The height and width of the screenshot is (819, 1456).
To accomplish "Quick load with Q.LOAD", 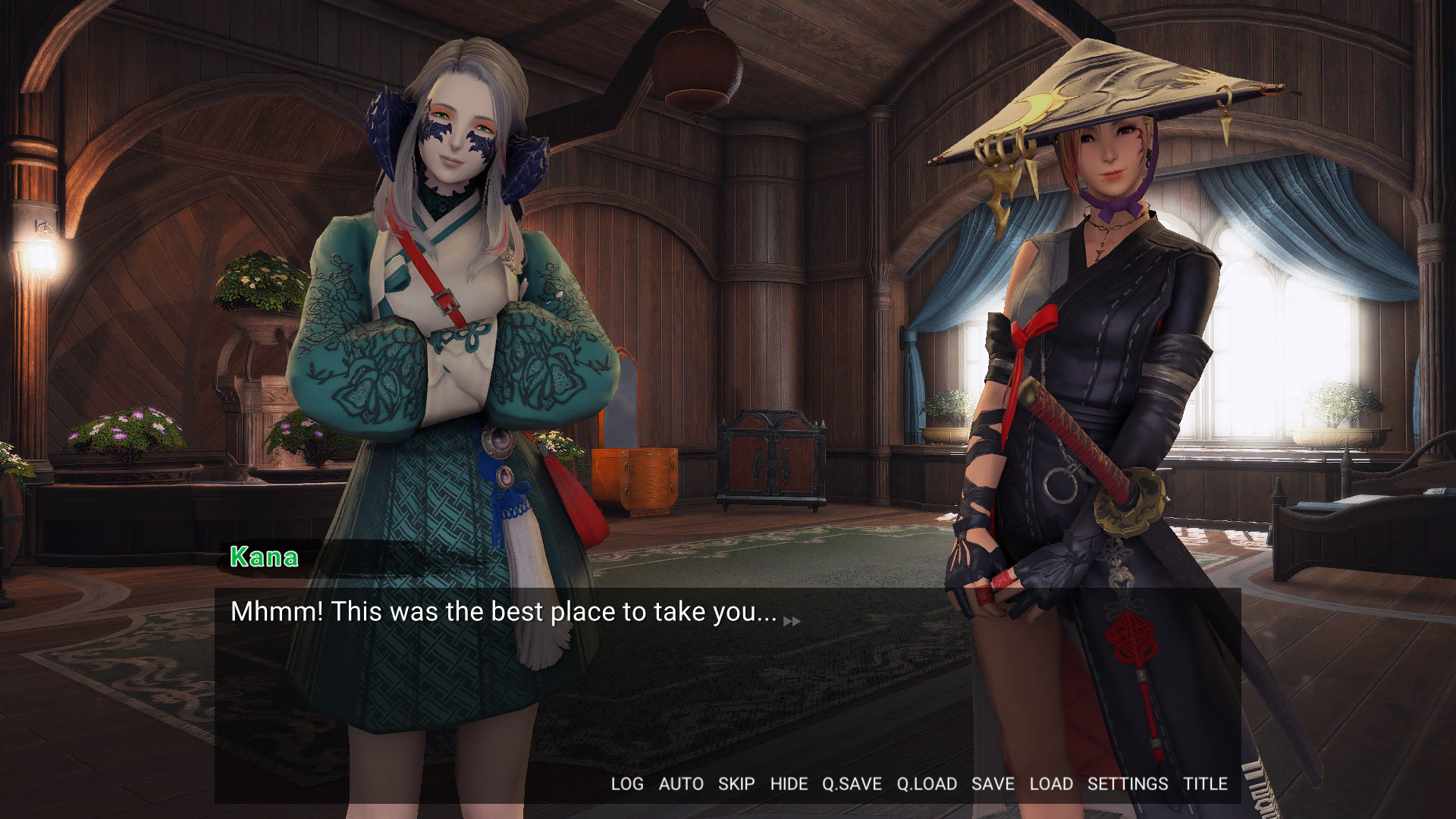I will point(927,784).
